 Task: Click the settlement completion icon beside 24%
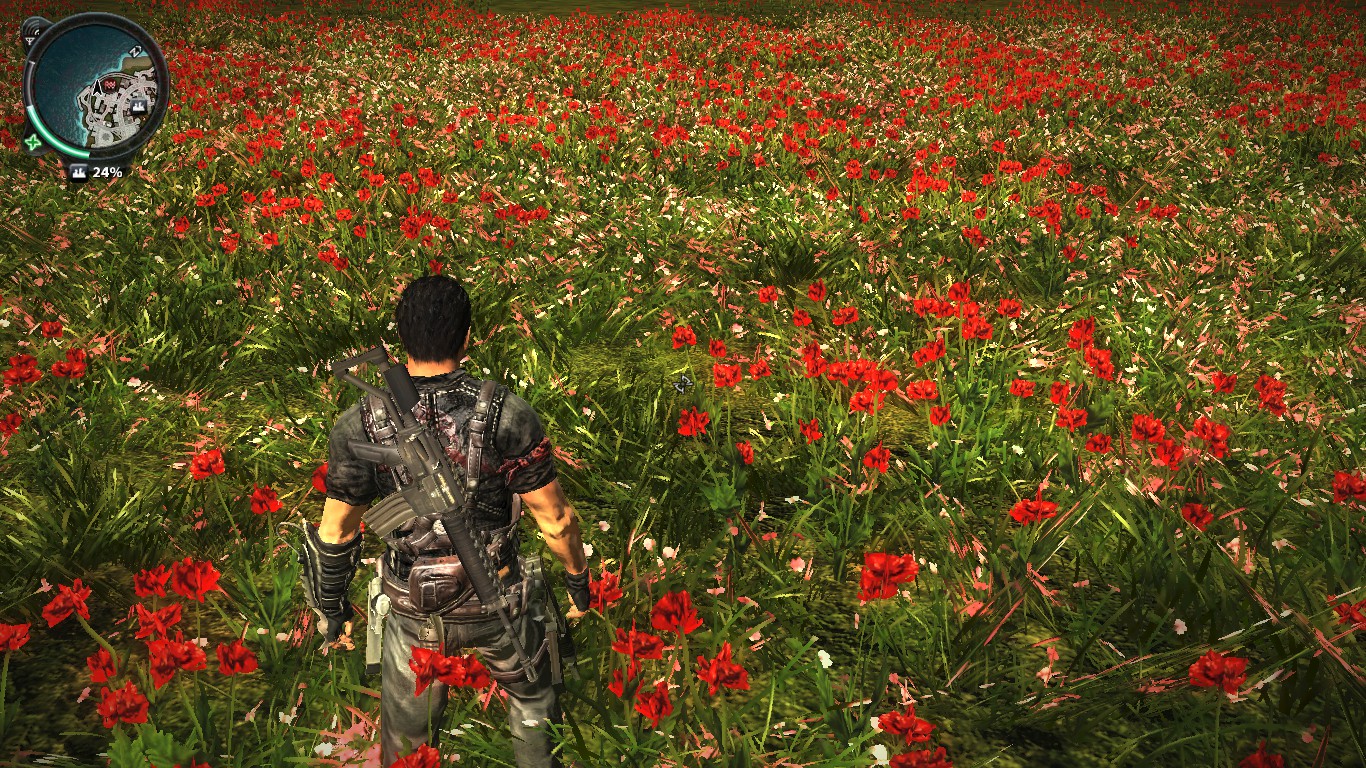[78, 172]
